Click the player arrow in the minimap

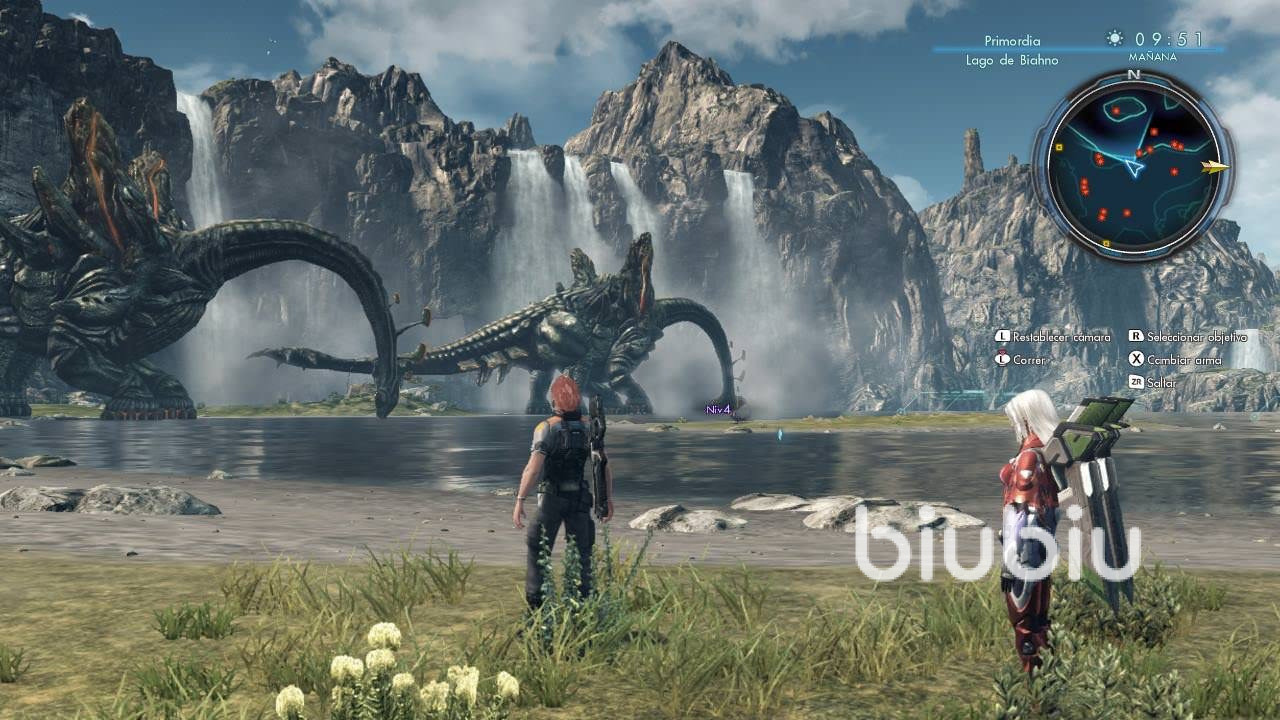(x=1134, y=166)
